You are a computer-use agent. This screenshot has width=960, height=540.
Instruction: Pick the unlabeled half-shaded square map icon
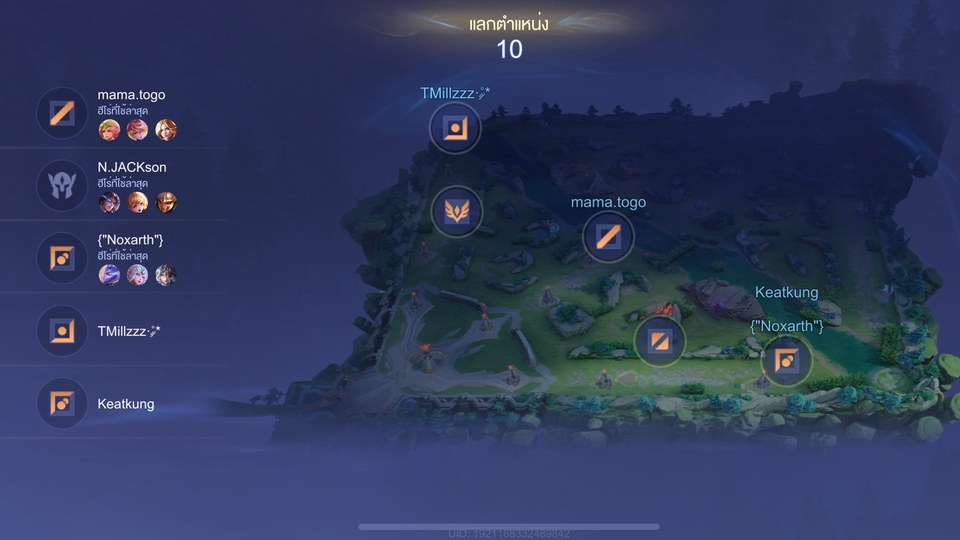click(660, 341)
